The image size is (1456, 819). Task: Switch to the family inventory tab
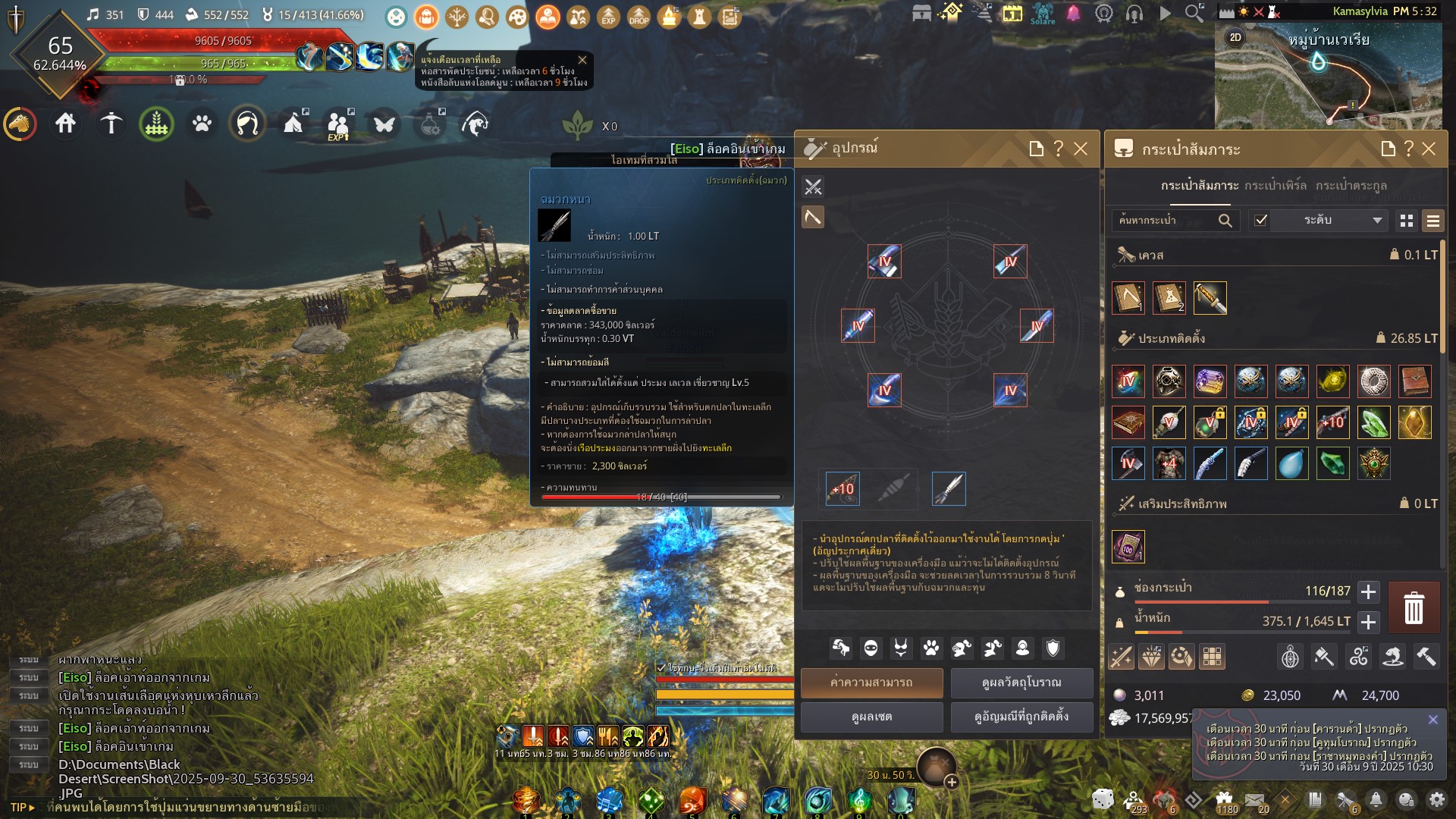pyautogui.click(x=1351, y=186)
